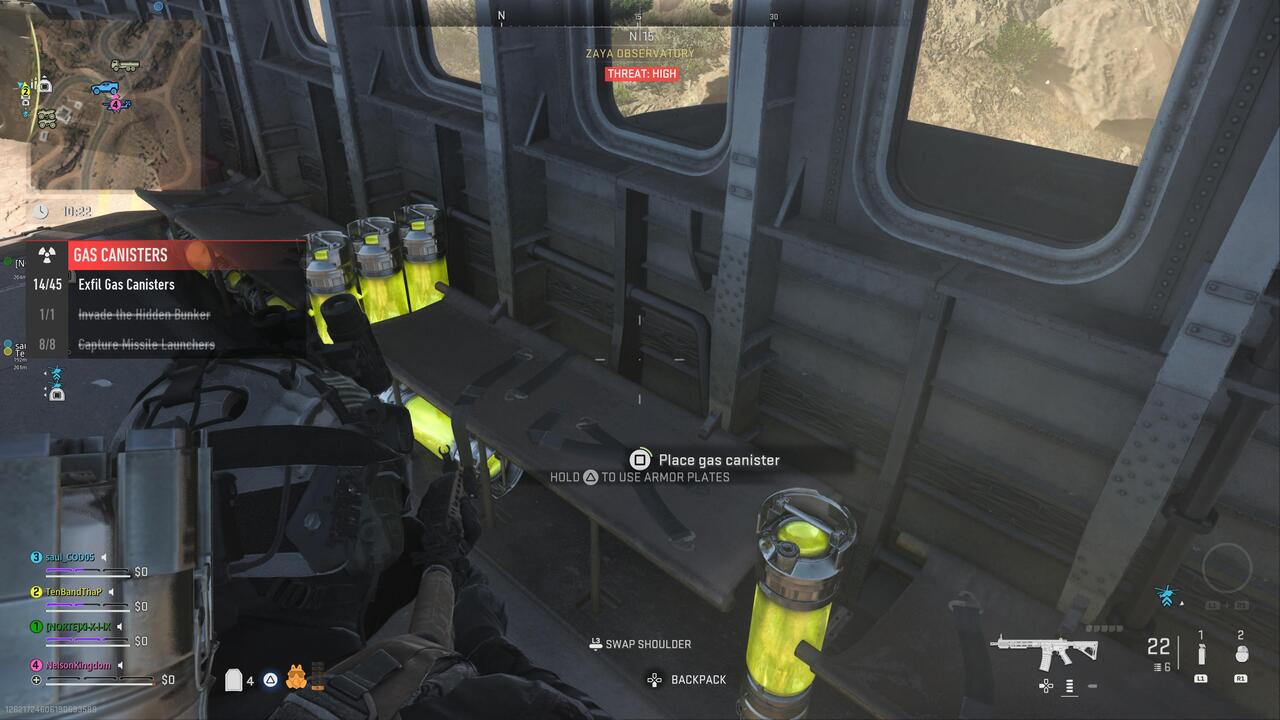Select the blue vehicle icon on the minimap
This screenshot has width=1280, height=720.
[105, 88]
